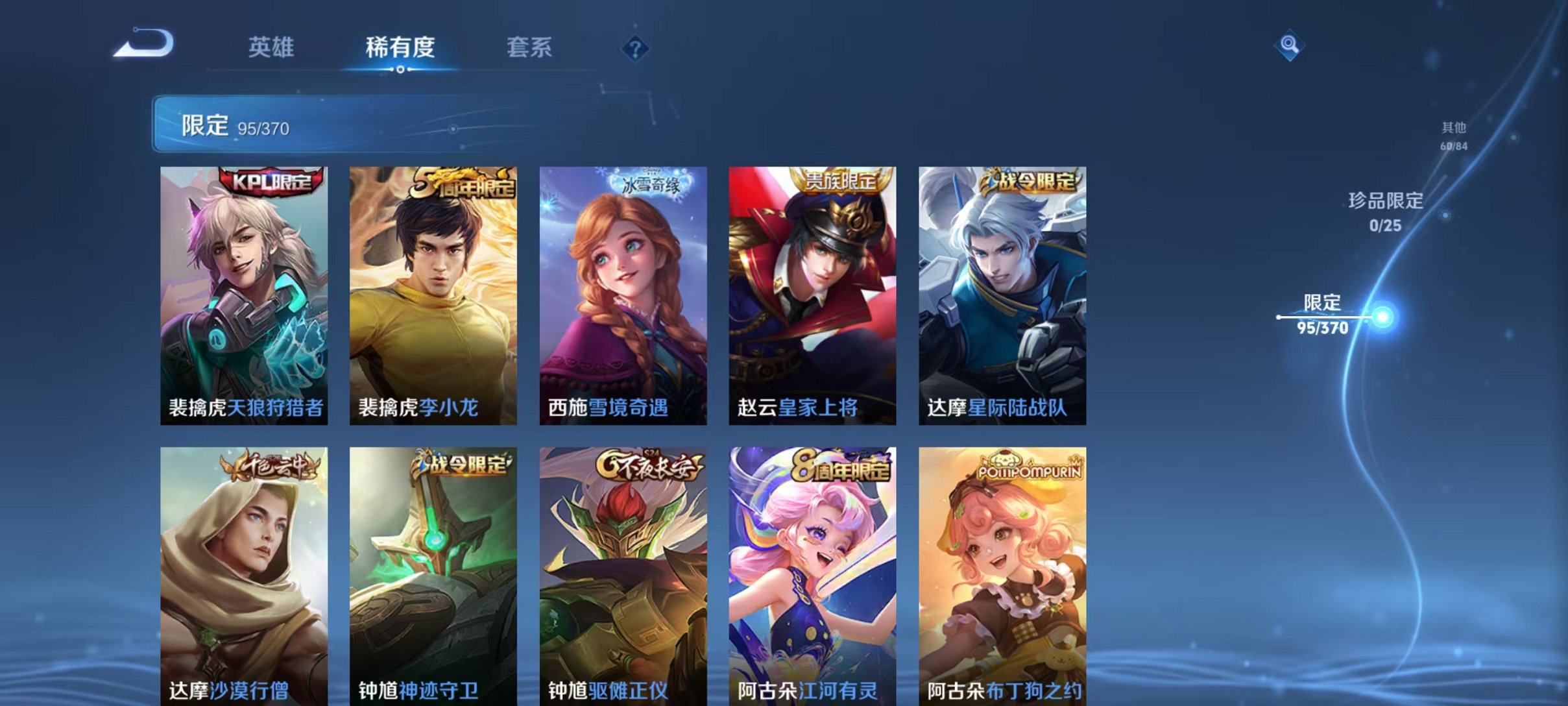The height and width of the screenshot is (706, 1568).
Task: Open search with the magnifier icon
Action: [x=1289, y=48]
